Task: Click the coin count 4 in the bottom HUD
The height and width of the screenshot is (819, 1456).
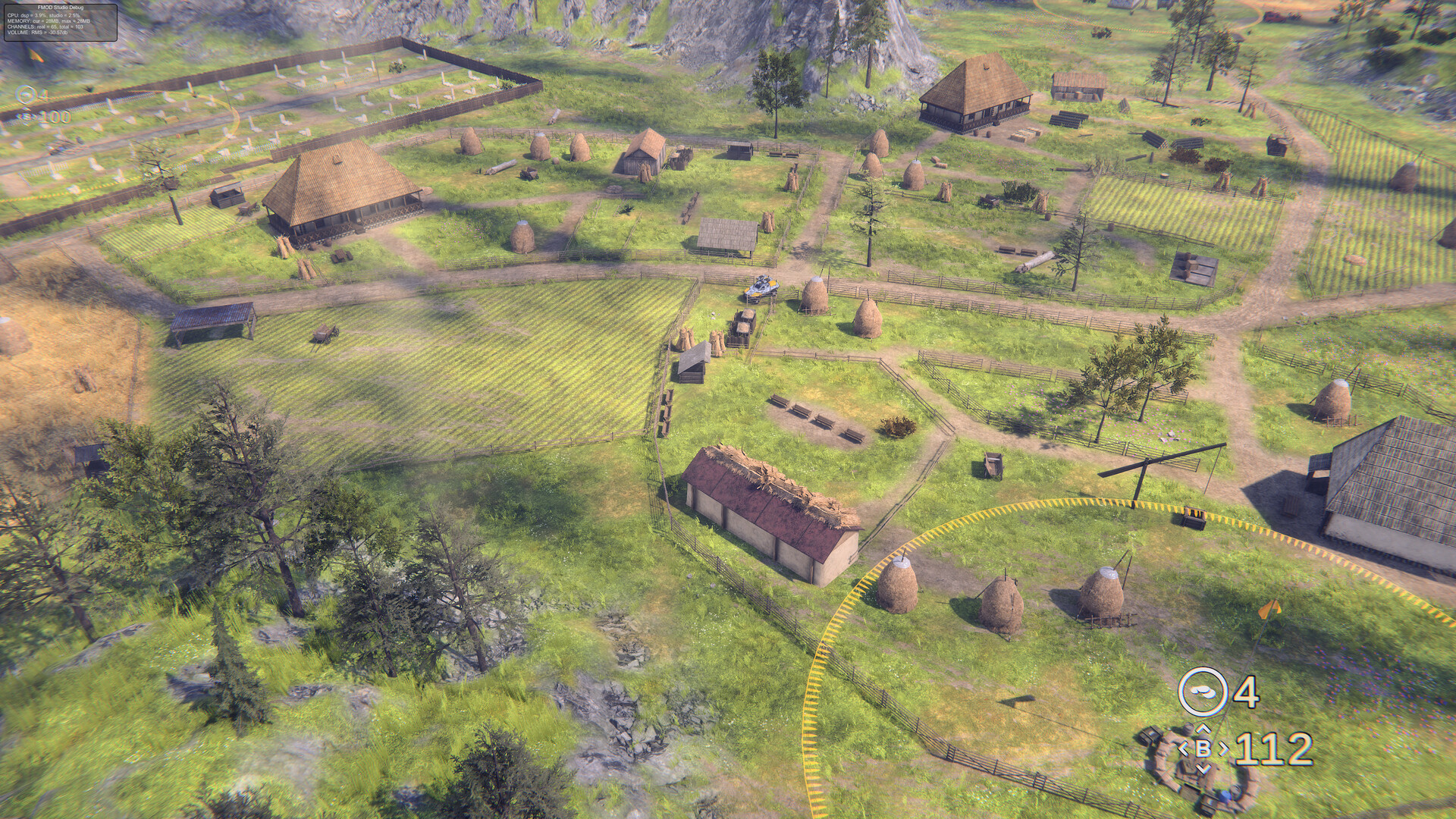Action: pos(1247,689)
